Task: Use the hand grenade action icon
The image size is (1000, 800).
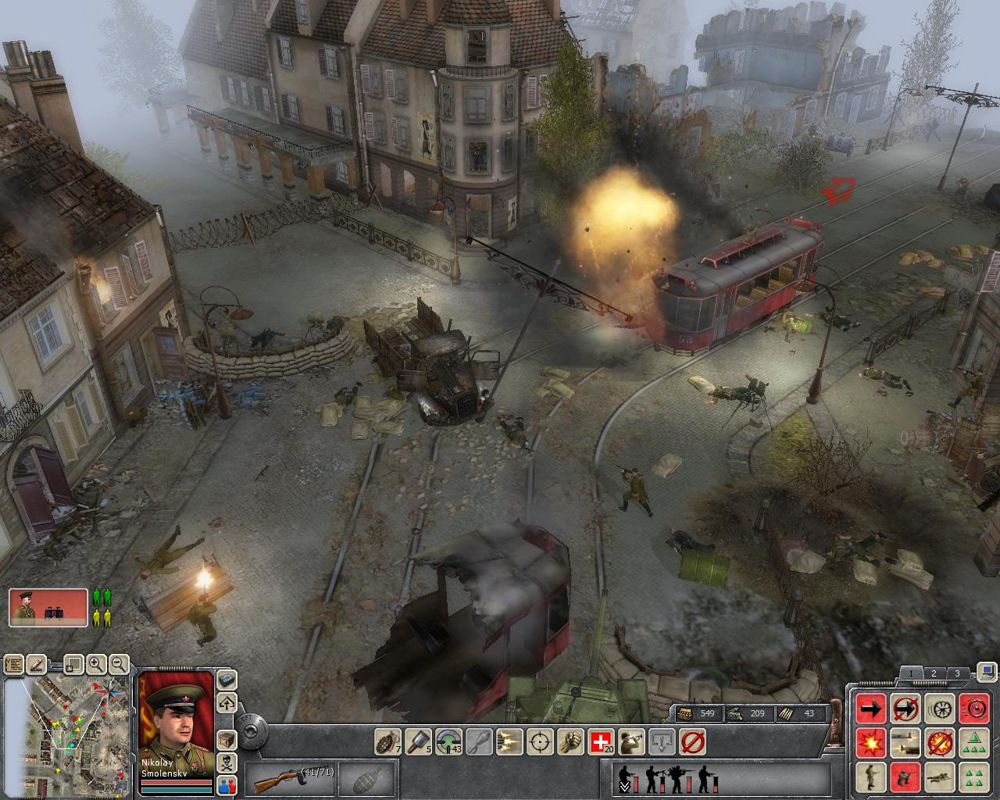Action: coord(386,741)
